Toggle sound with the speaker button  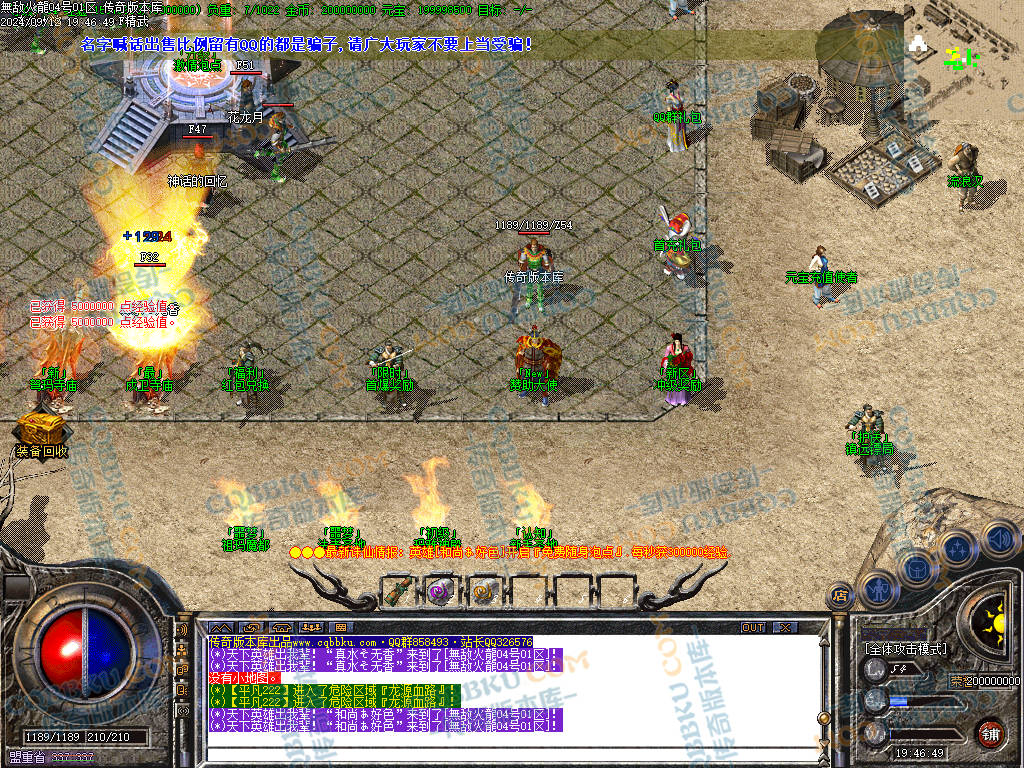coord(997,538)
